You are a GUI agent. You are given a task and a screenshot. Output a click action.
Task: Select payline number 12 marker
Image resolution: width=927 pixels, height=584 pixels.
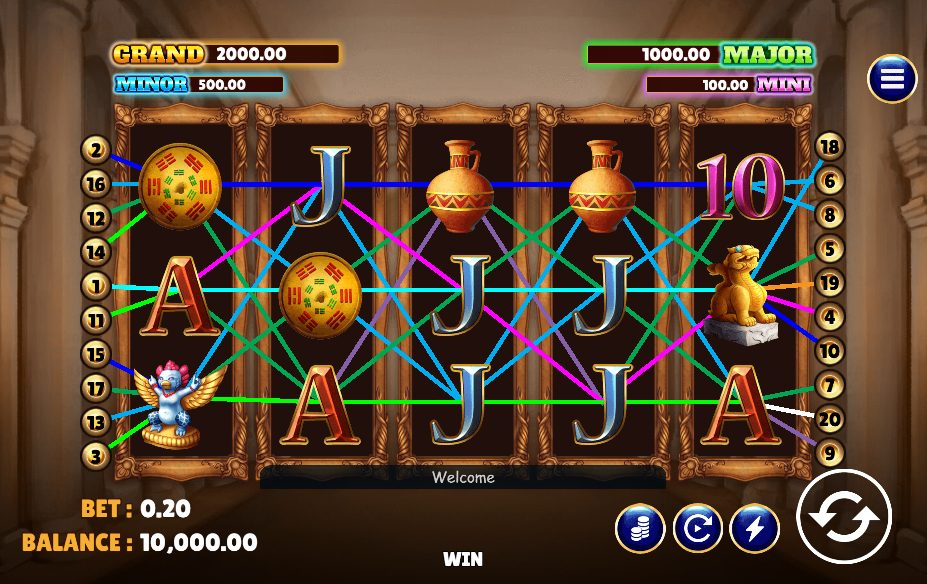point(96,217)
